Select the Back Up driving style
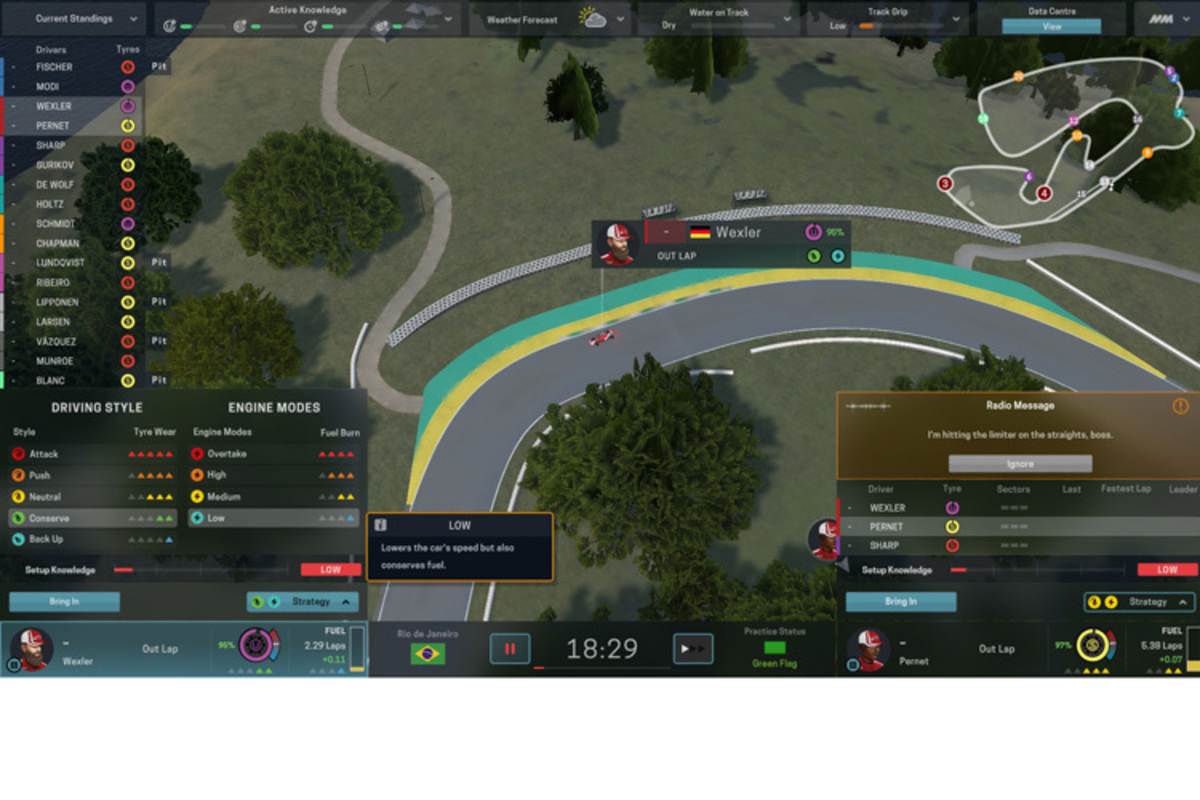 click(x=46, y=539)
